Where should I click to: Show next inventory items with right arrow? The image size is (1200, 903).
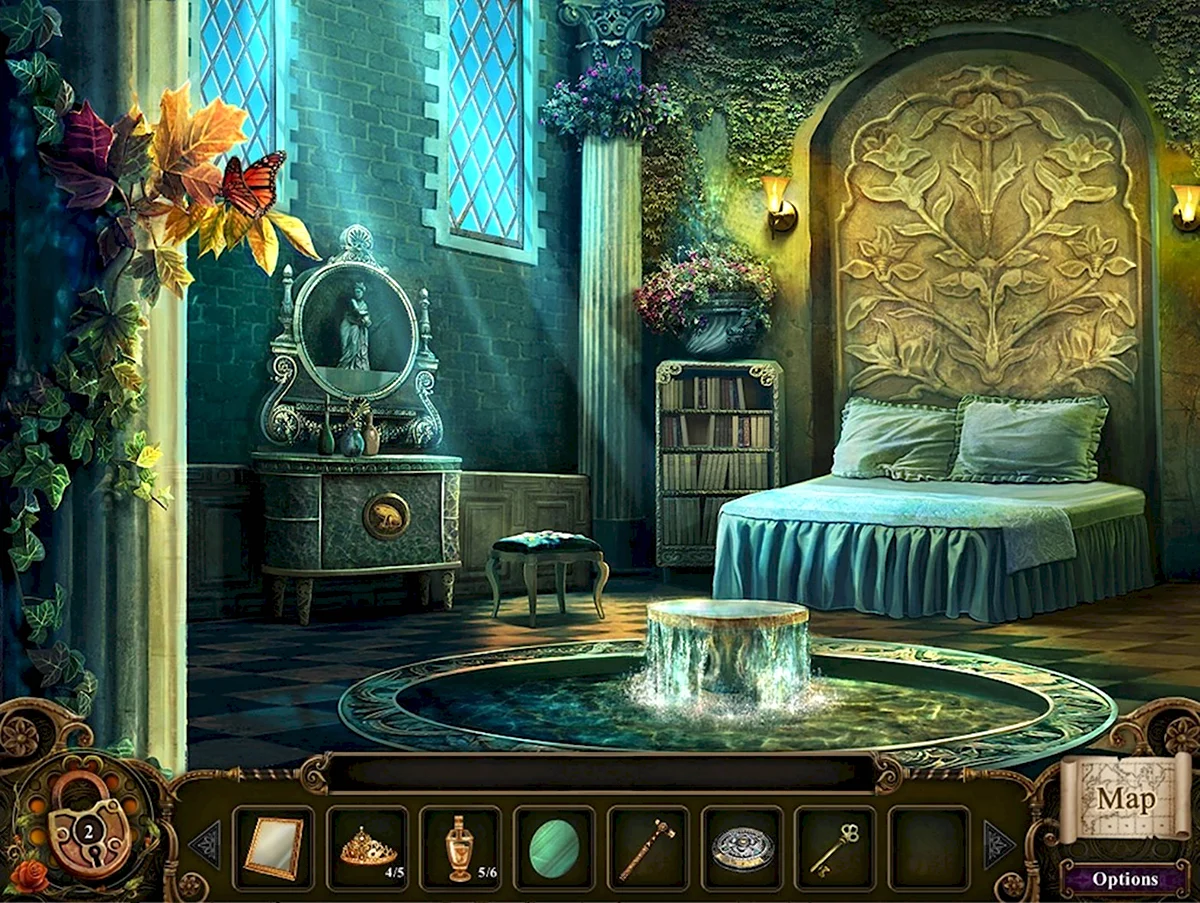998,845
